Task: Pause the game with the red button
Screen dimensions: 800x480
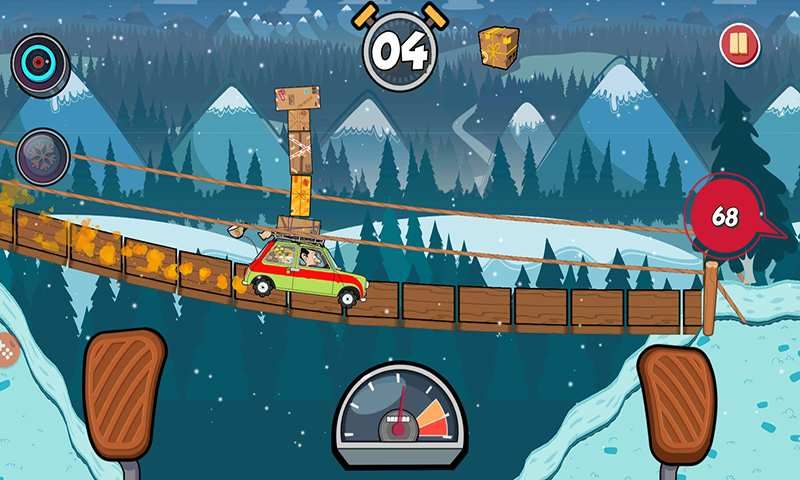Action: (x=740, y=46)
